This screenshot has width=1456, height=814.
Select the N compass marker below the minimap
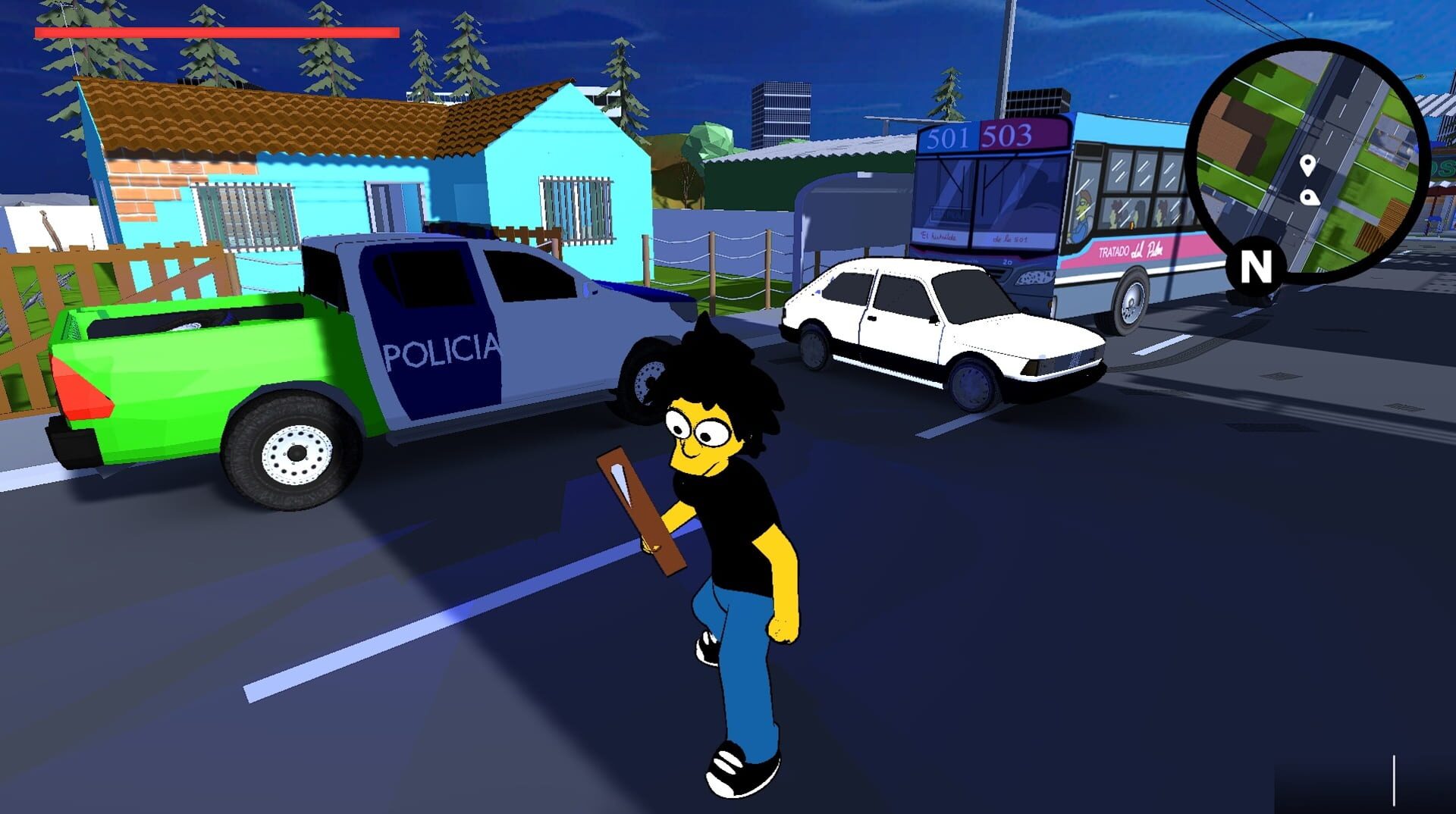(1256, 265)
